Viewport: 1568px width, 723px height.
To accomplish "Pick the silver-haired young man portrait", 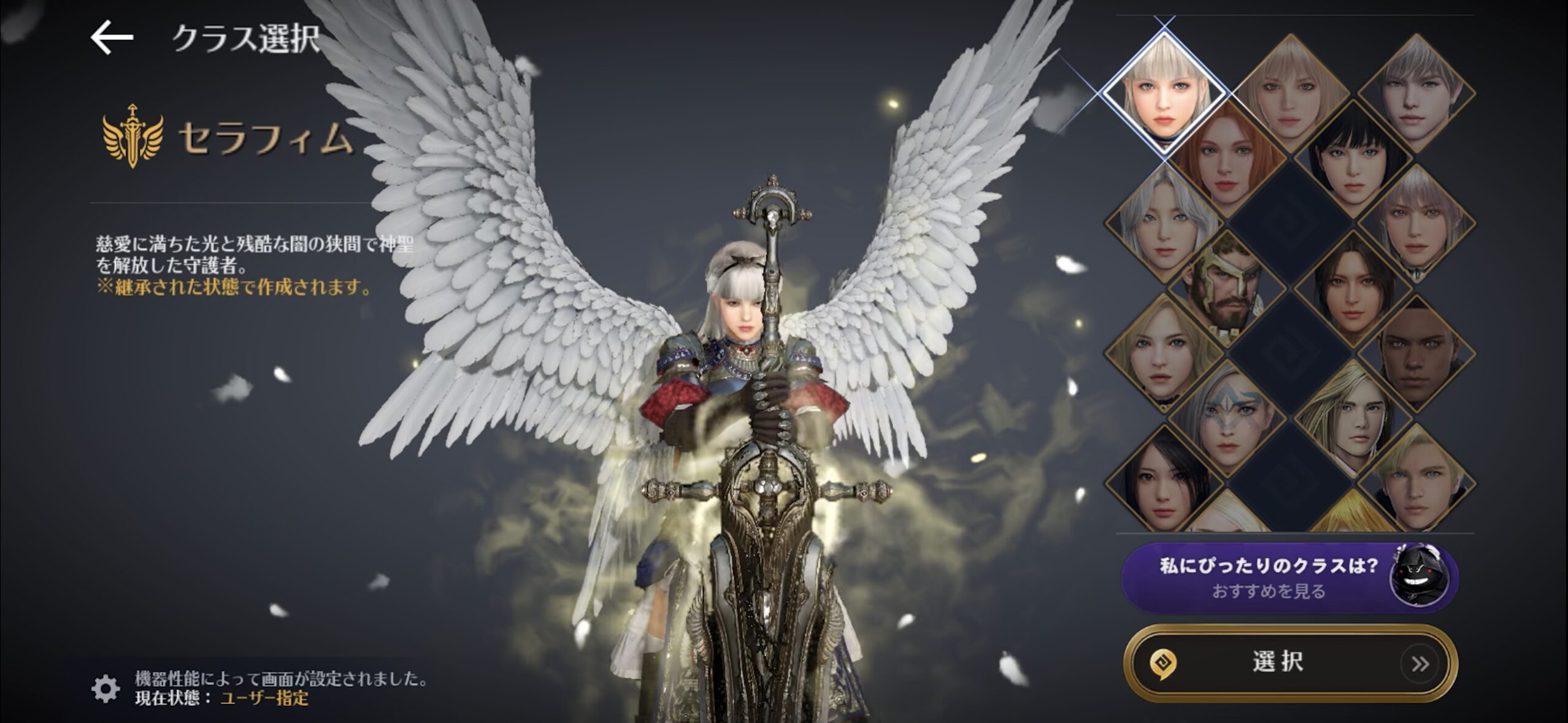I will click(1417, 92).
